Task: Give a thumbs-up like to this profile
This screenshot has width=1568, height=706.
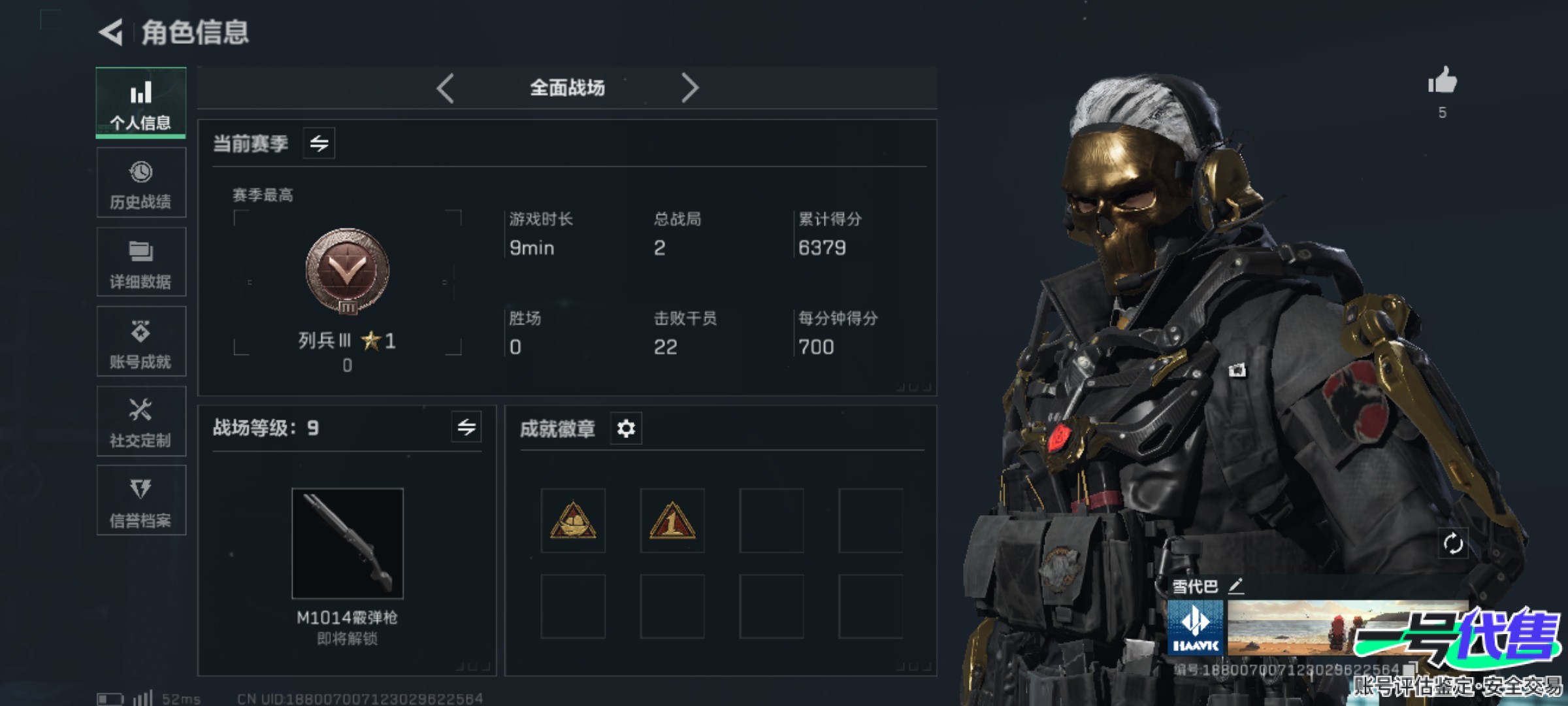Action: click(1442, 82)
